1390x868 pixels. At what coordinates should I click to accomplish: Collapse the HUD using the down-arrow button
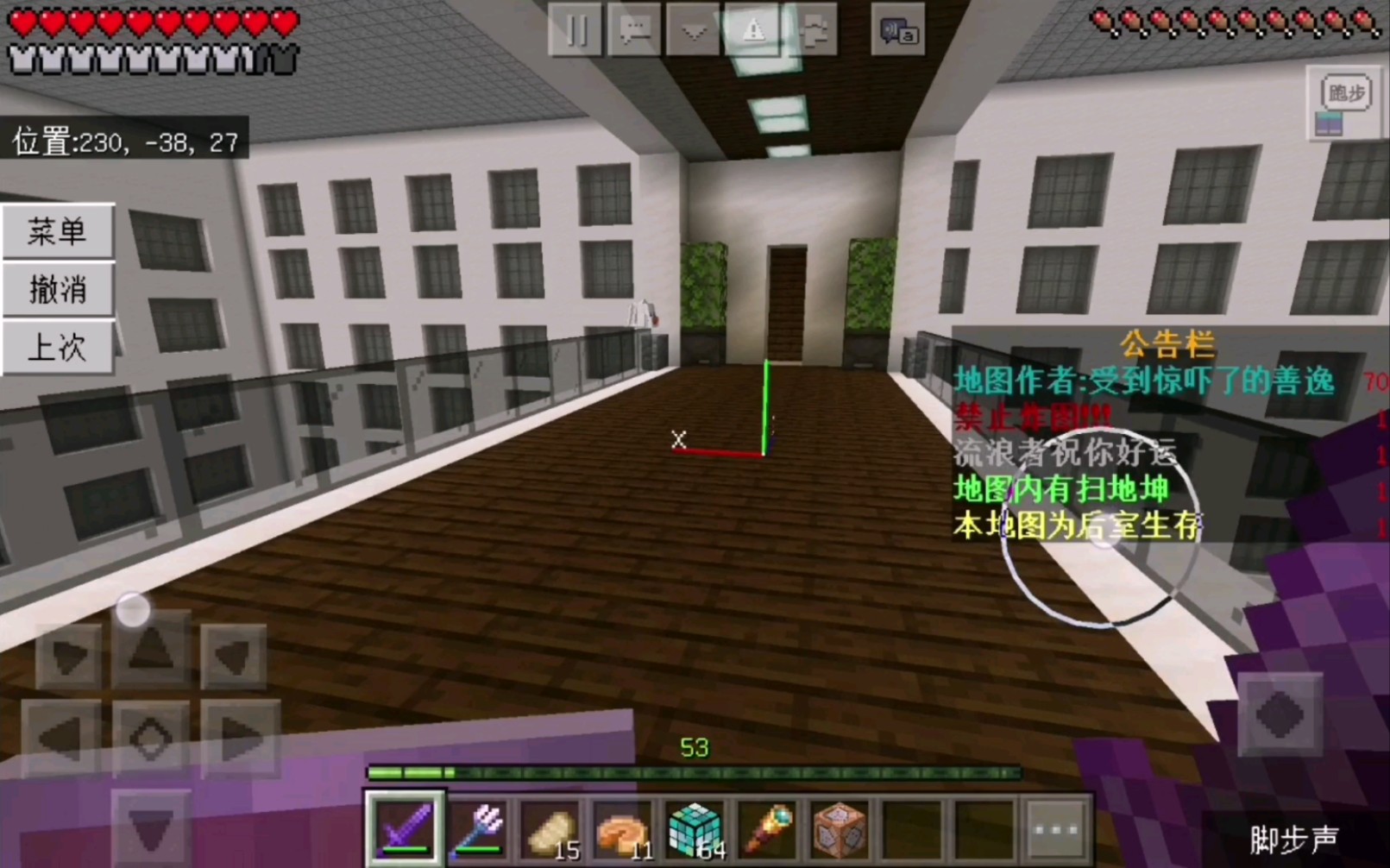point(693,32)
